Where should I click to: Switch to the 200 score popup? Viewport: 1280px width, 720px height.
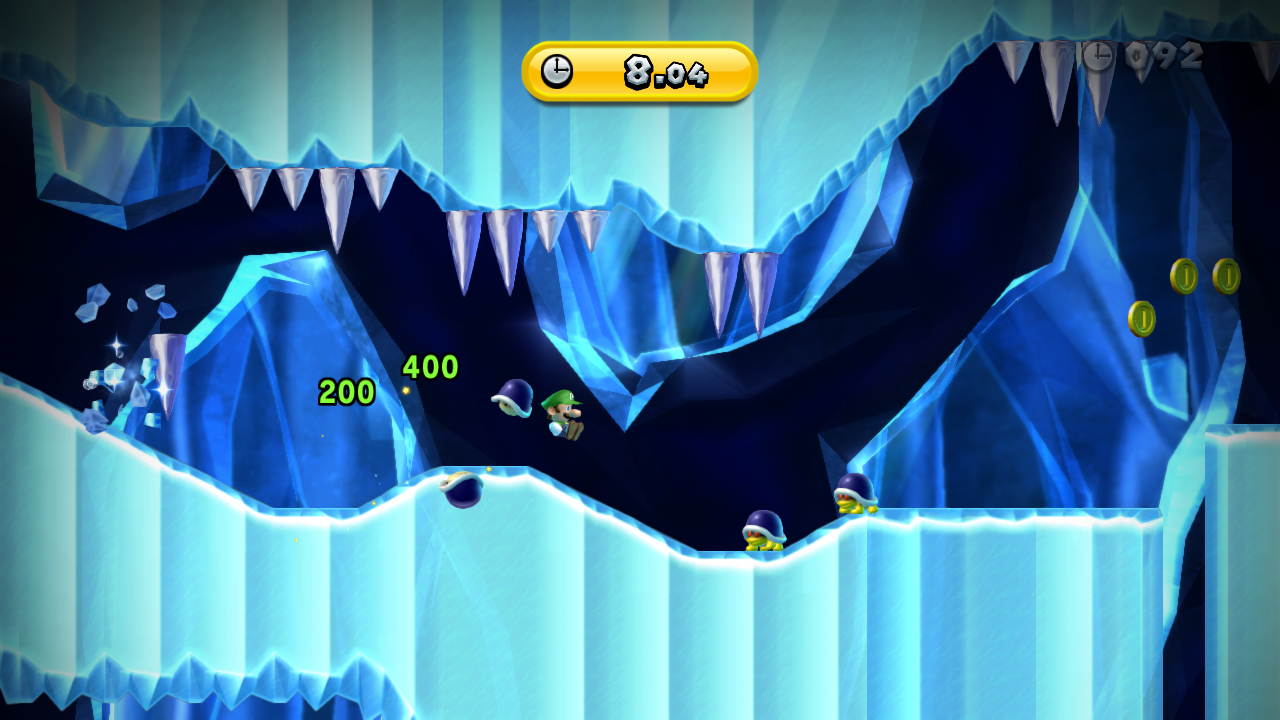345,390
